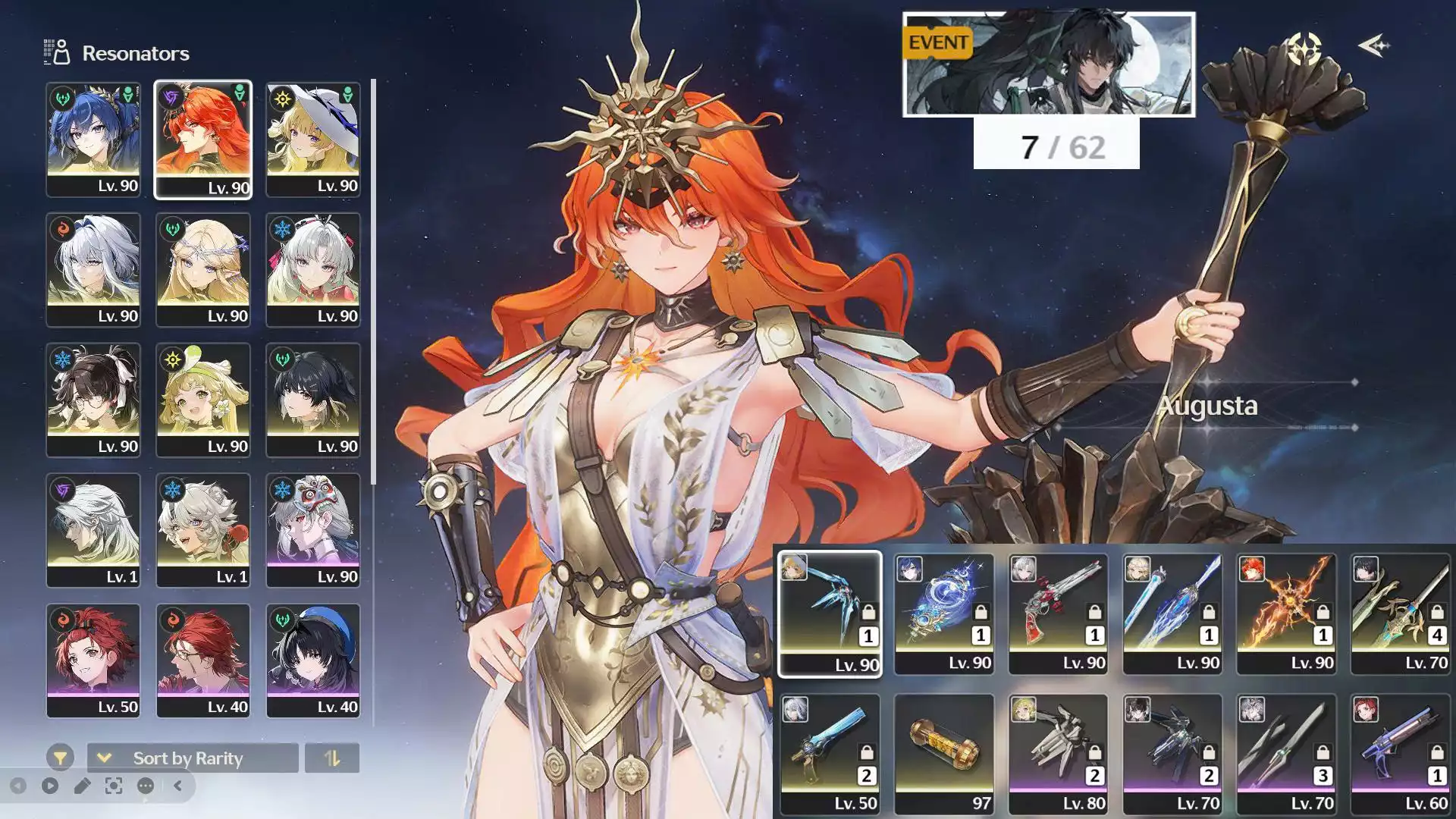Screen dimensions: 1456x819
Task: Select the orange-haired Augusta resonator portrait
Action: [202, 140]
